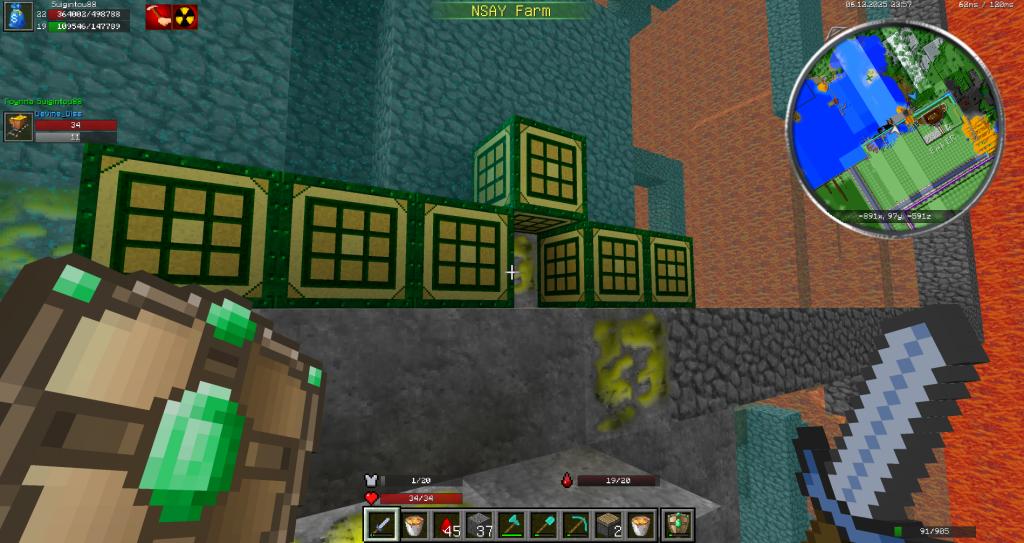Screen dimensions: 1024x543
Task: Select the wooden planks stack of 2
Action: pyautogui.click(x=609, y=525)
